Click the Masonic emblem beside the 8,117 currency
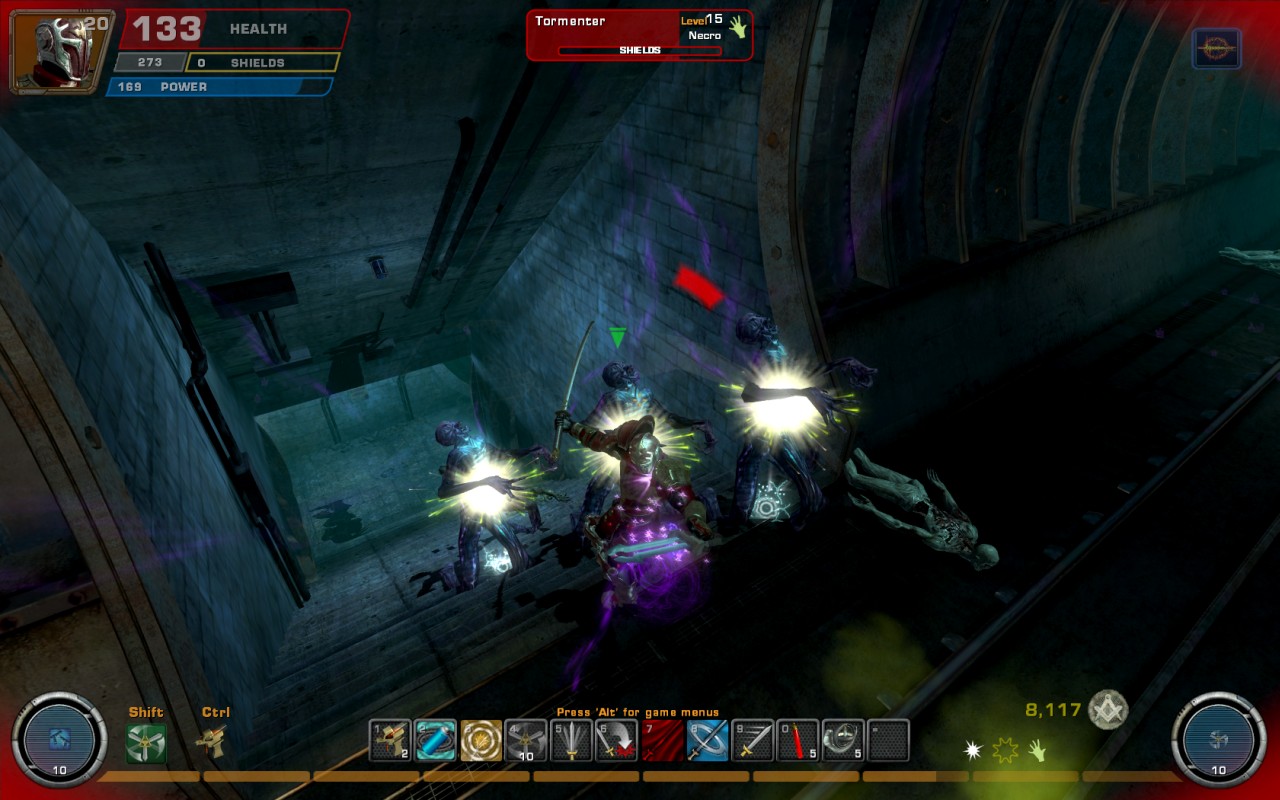The height and width of the screenshot is (800, 1280). click(x=1108, y=712)
